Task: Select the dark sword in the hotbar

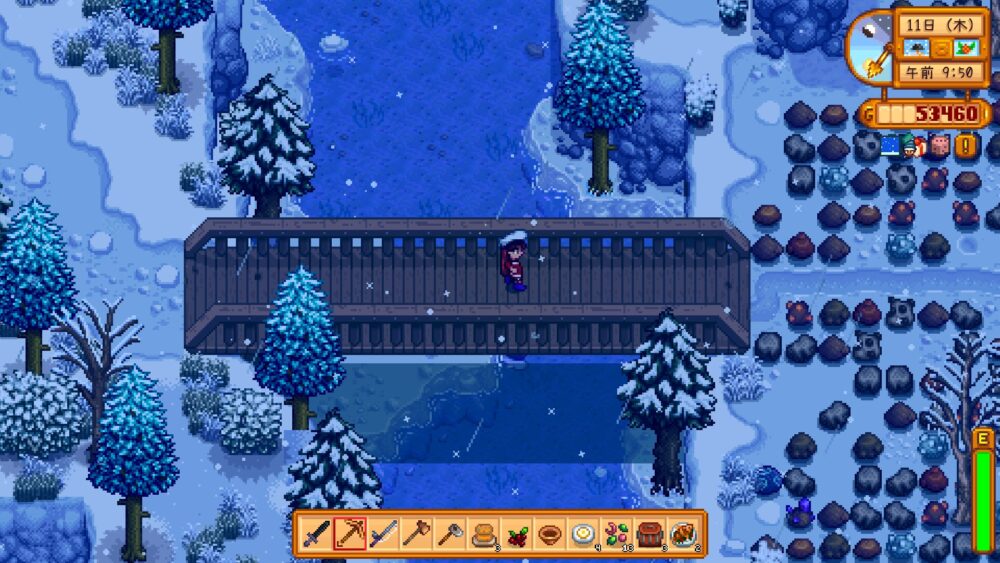Action: [x=317, y=534]
